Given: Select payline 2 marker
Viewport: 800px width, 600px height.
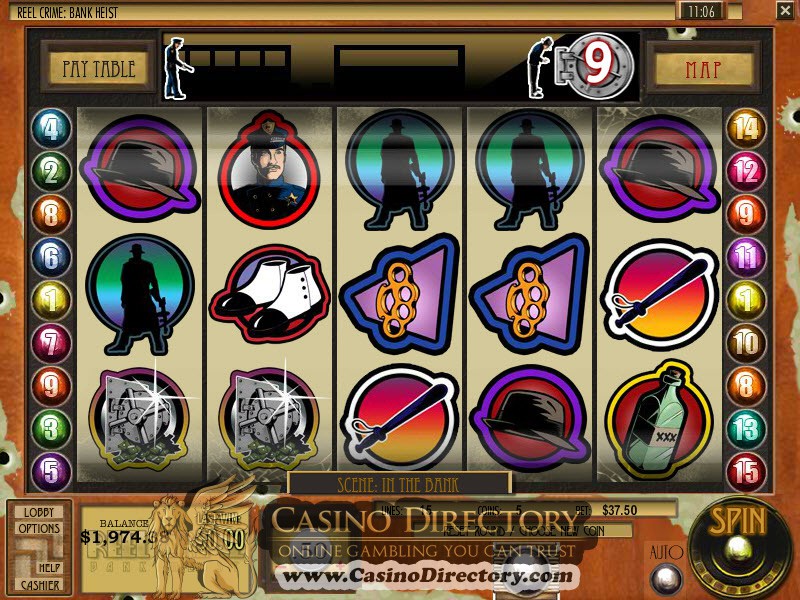Looking at the screenshot, I should pos(50,171).
